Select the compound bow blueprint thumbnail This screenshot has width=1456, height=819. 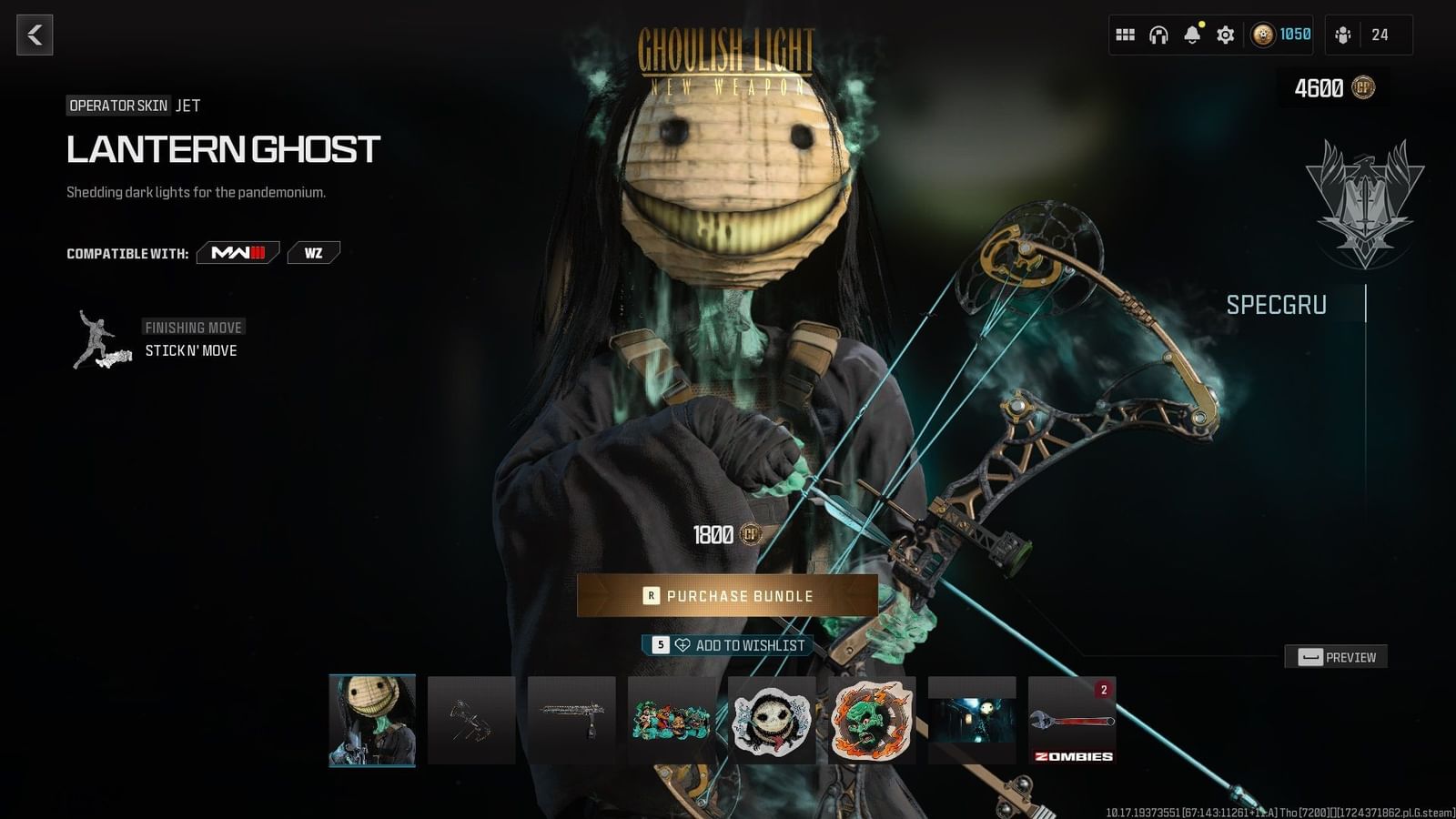pos(470,722)
